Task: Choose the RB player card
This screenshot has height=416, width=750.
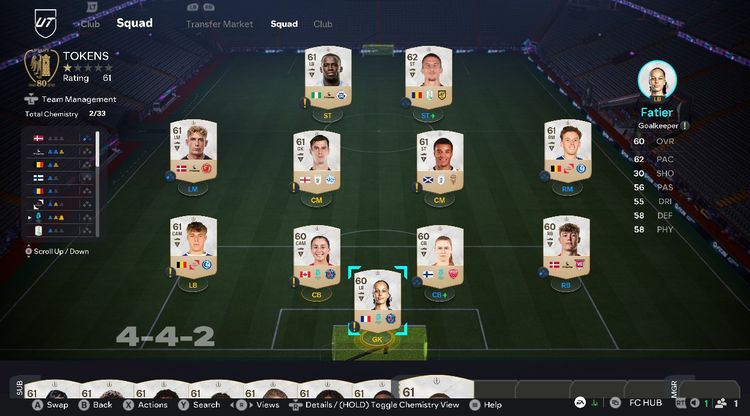Action: [567, 249]
